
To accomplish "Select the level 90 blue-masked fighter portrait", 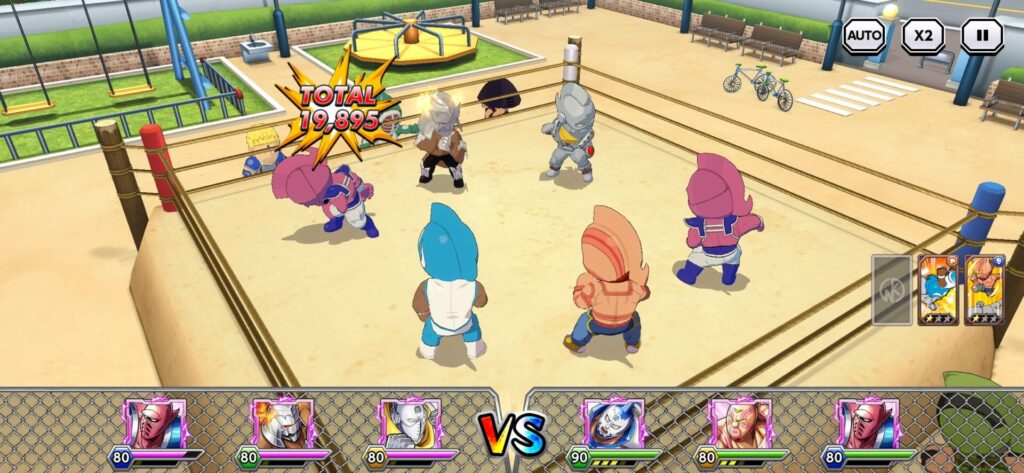I will pos(612,423).
